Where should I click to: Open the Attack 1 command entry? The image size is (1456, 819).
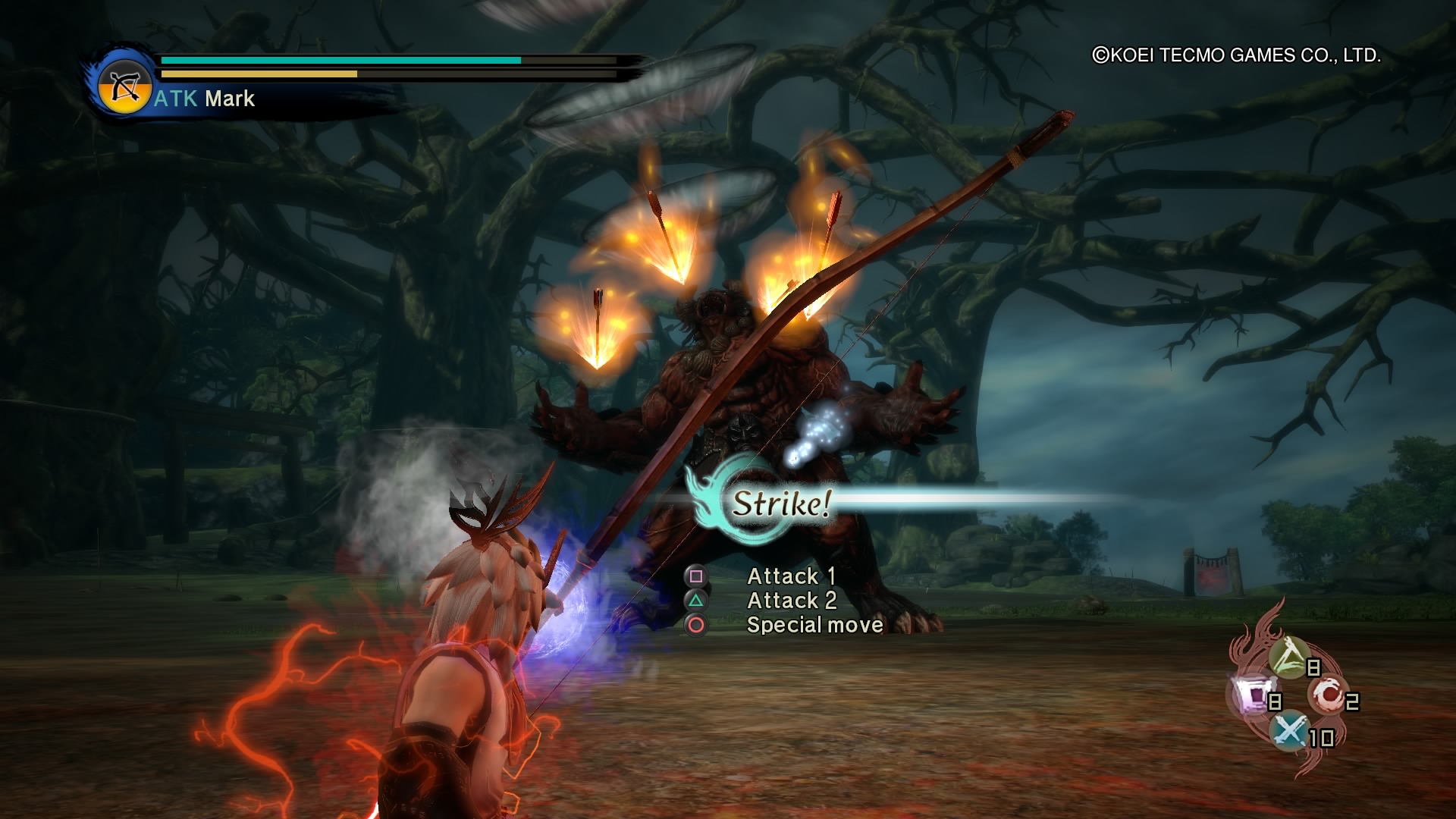[791, 576]
